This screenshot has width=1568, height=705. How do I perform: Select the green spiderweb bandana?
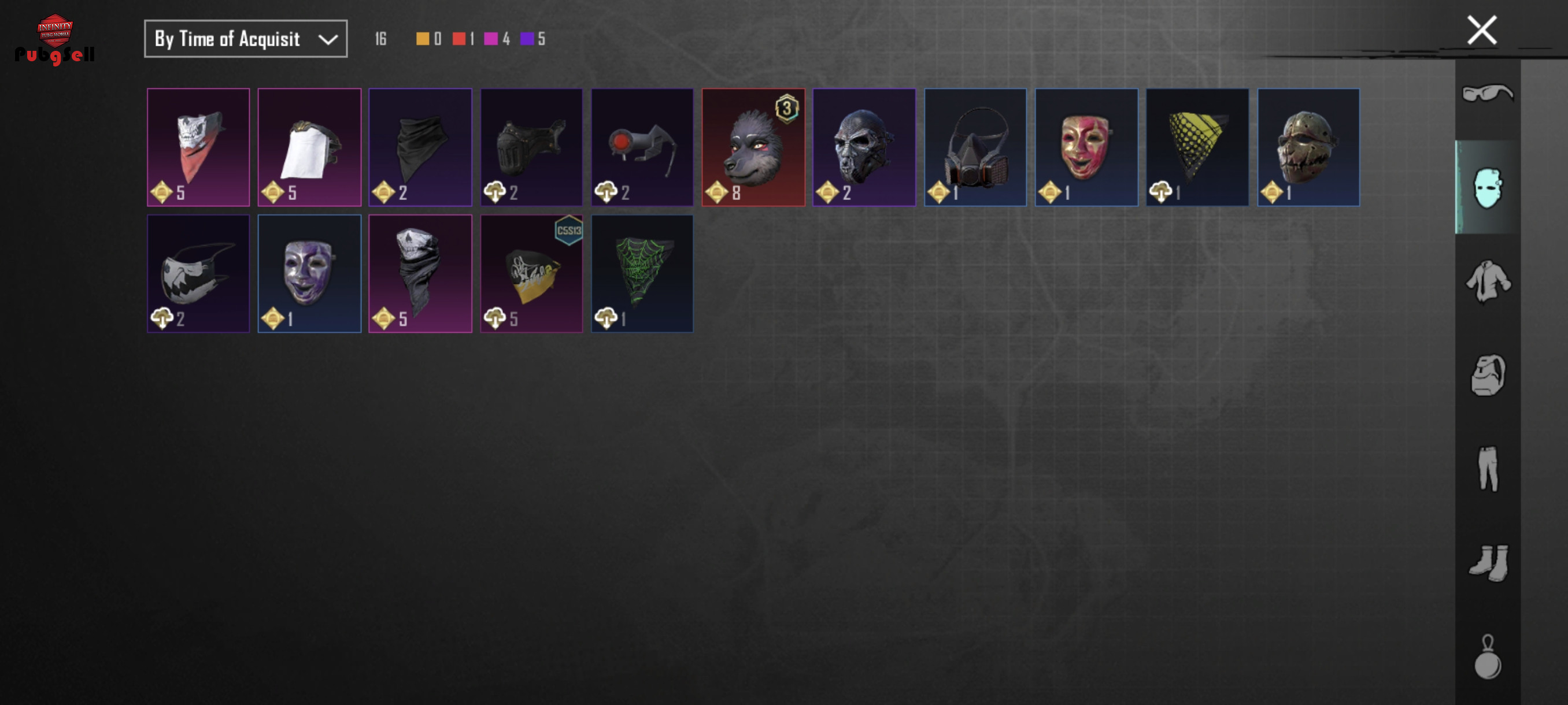click(x=642, y=273)
